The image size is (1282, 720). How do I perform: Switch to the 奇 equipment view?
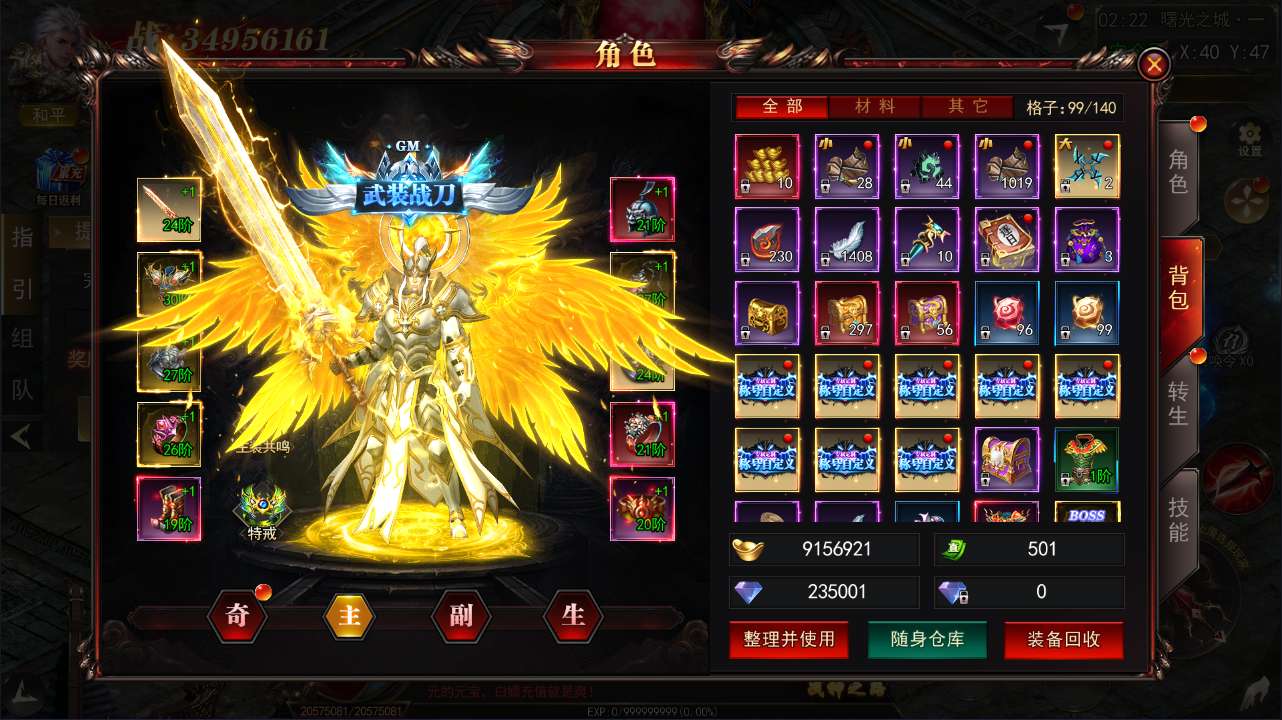pos(236,617)
